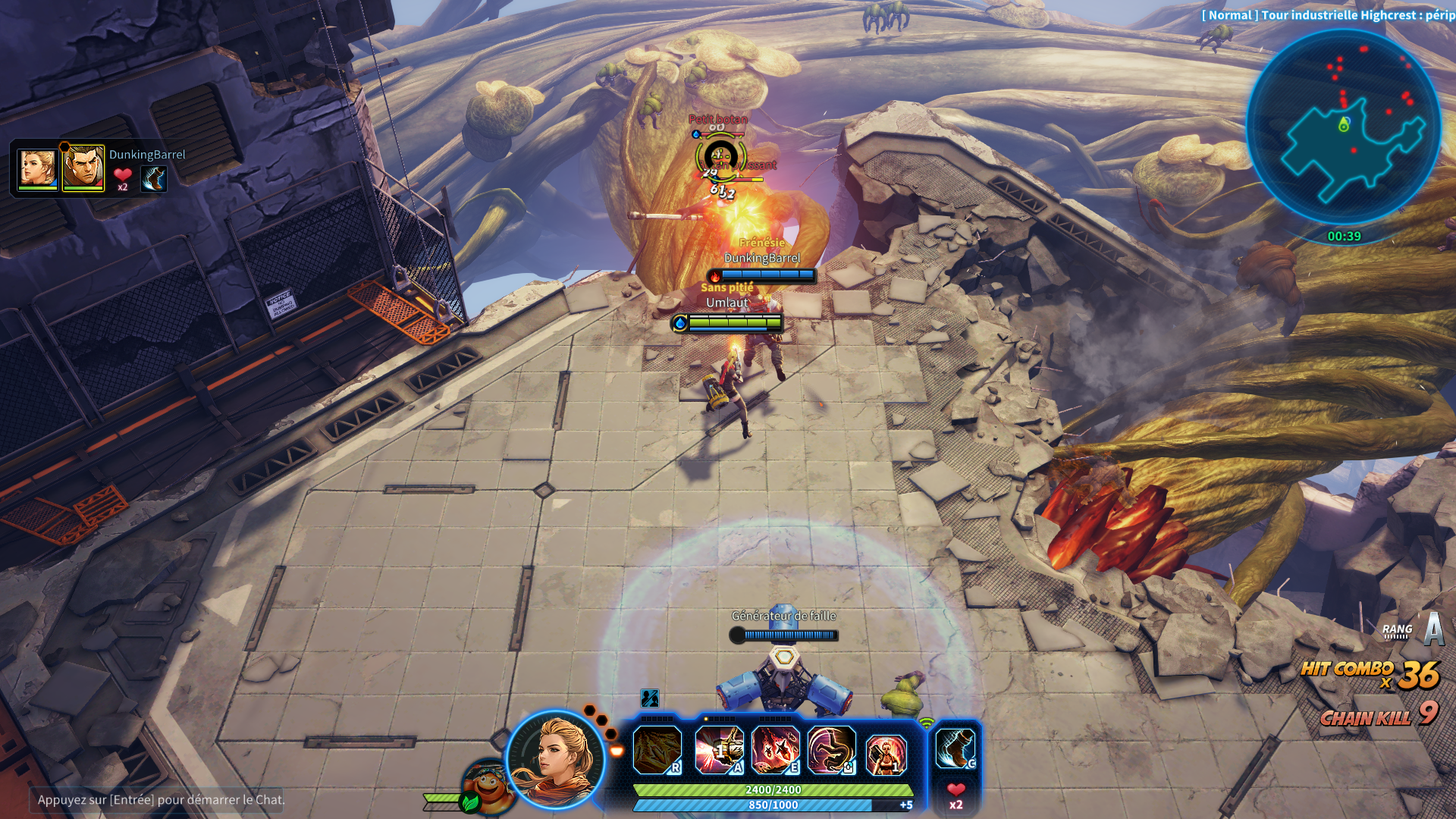Focus the chat box prompting Entrée
This screenshot has width=1456, height=819.
click(158, 799)
